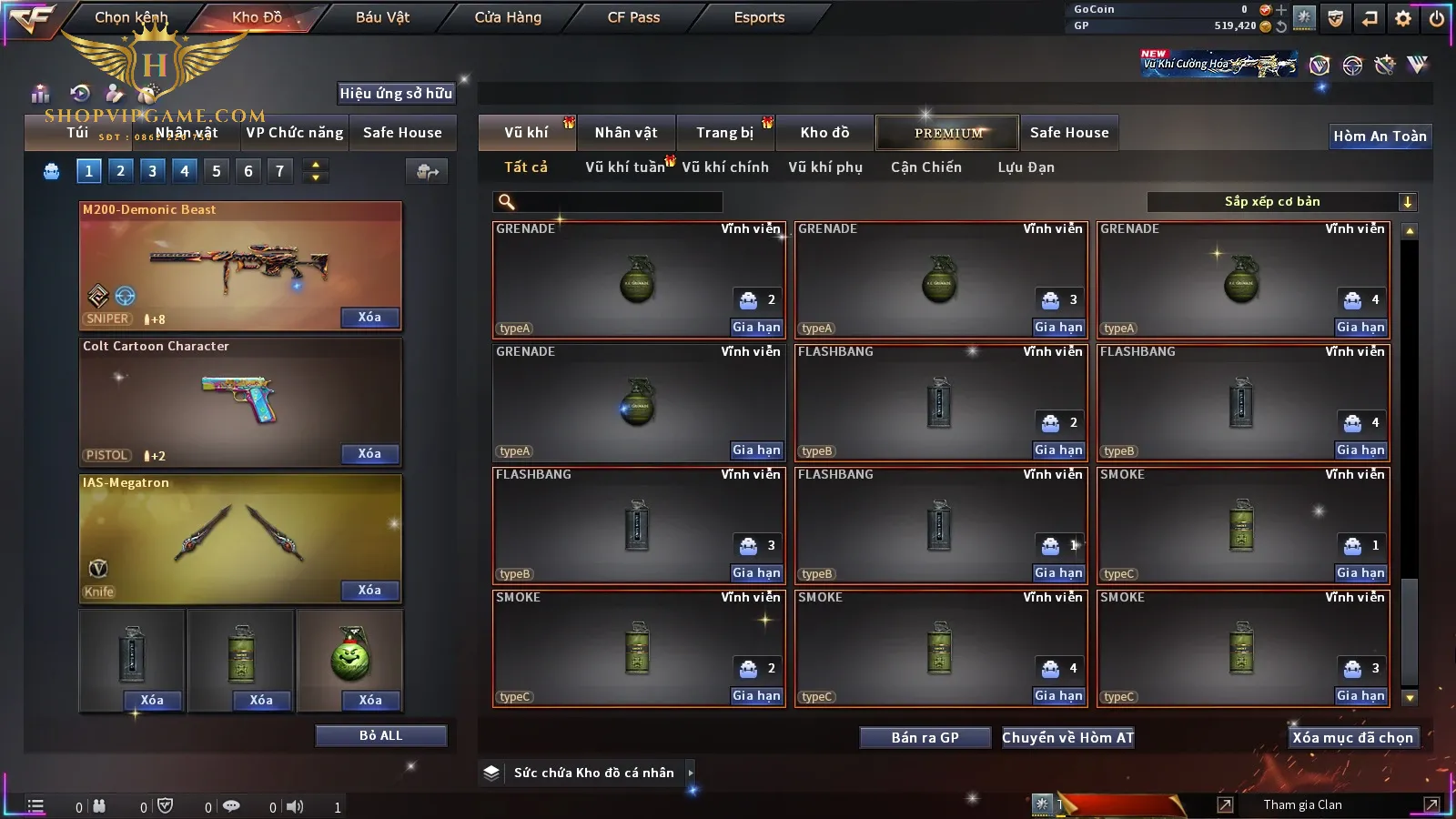This screenshot has height=819, width=1456.
Task: Open settings with the gear icon
Action: [x=1403, y=18]
